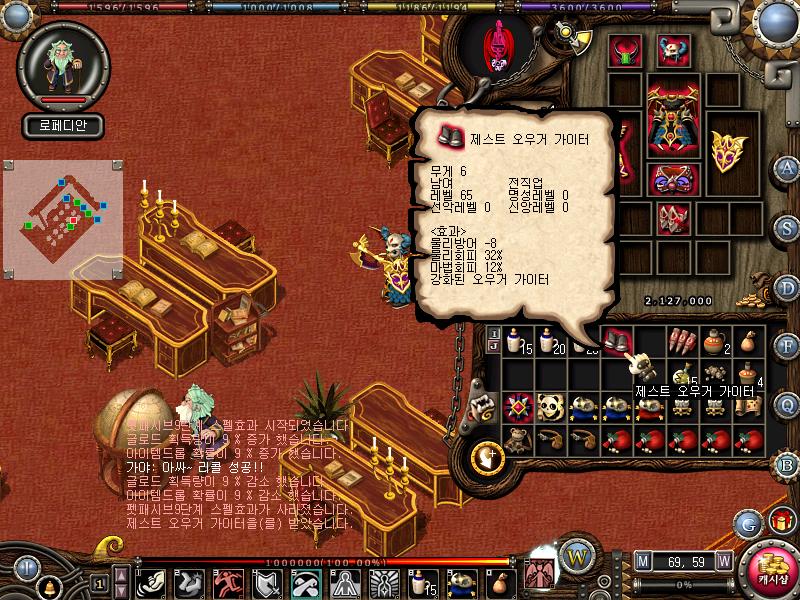Click the M button beside coordinates
Screen dimensions: 800x600
(643, 561)
